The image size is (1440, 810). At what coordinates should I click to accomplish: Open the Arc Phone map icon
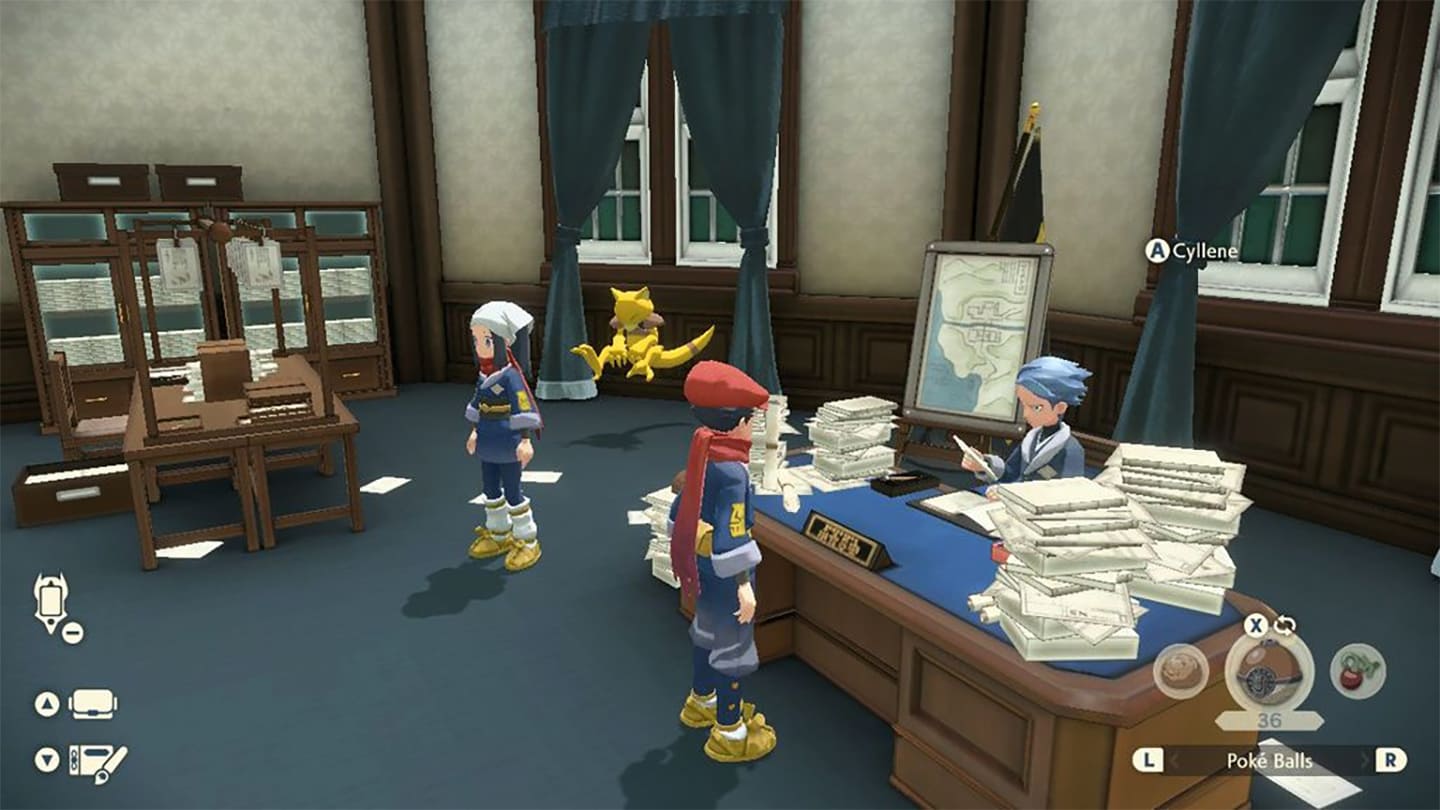tap(50, 603)
